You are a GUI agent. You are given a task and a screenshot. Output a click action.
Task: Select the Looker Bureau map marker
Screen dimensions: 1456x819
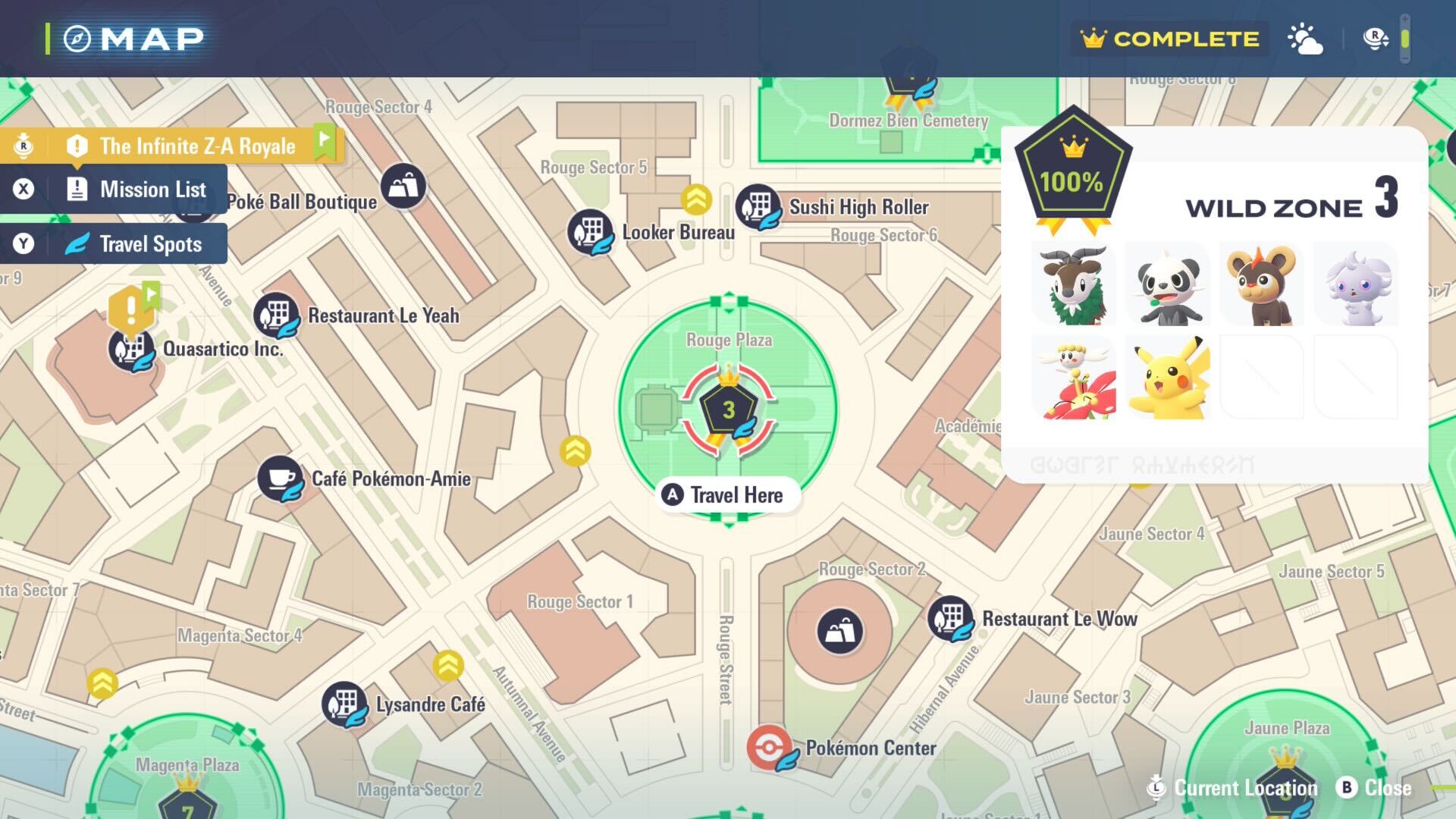[x=590, y=231]
